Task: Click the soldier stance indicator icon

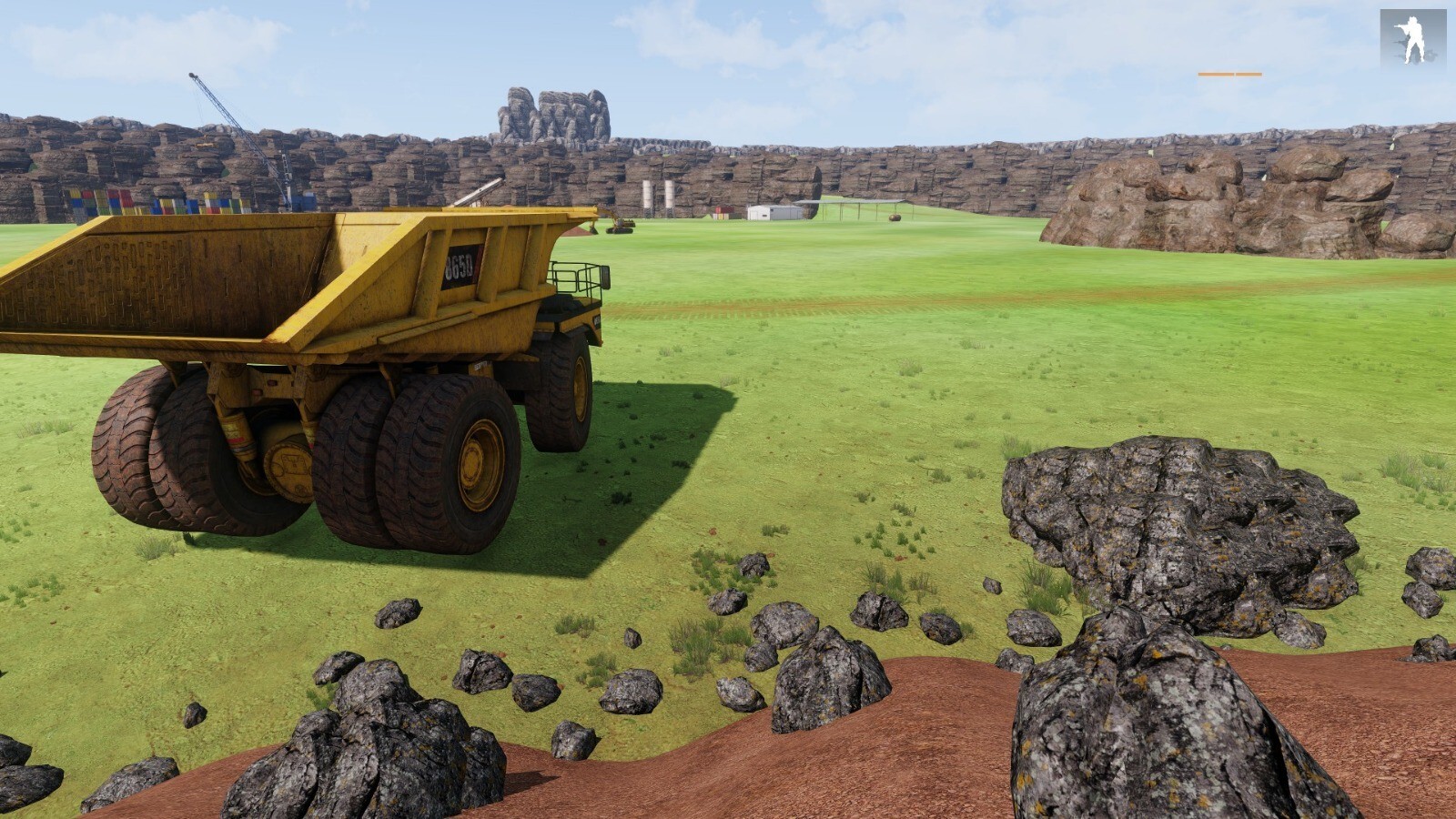Action: point(1412,40)
